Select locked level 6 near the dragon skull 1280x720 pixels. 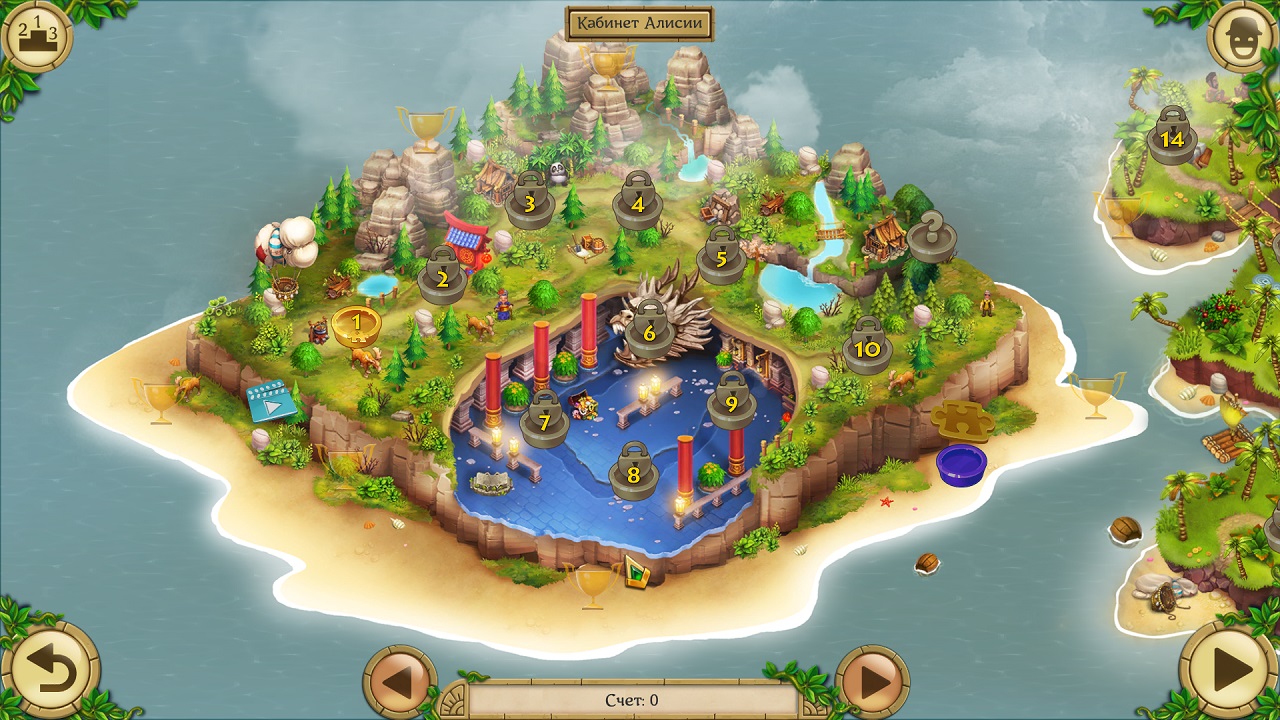point(649,333)
